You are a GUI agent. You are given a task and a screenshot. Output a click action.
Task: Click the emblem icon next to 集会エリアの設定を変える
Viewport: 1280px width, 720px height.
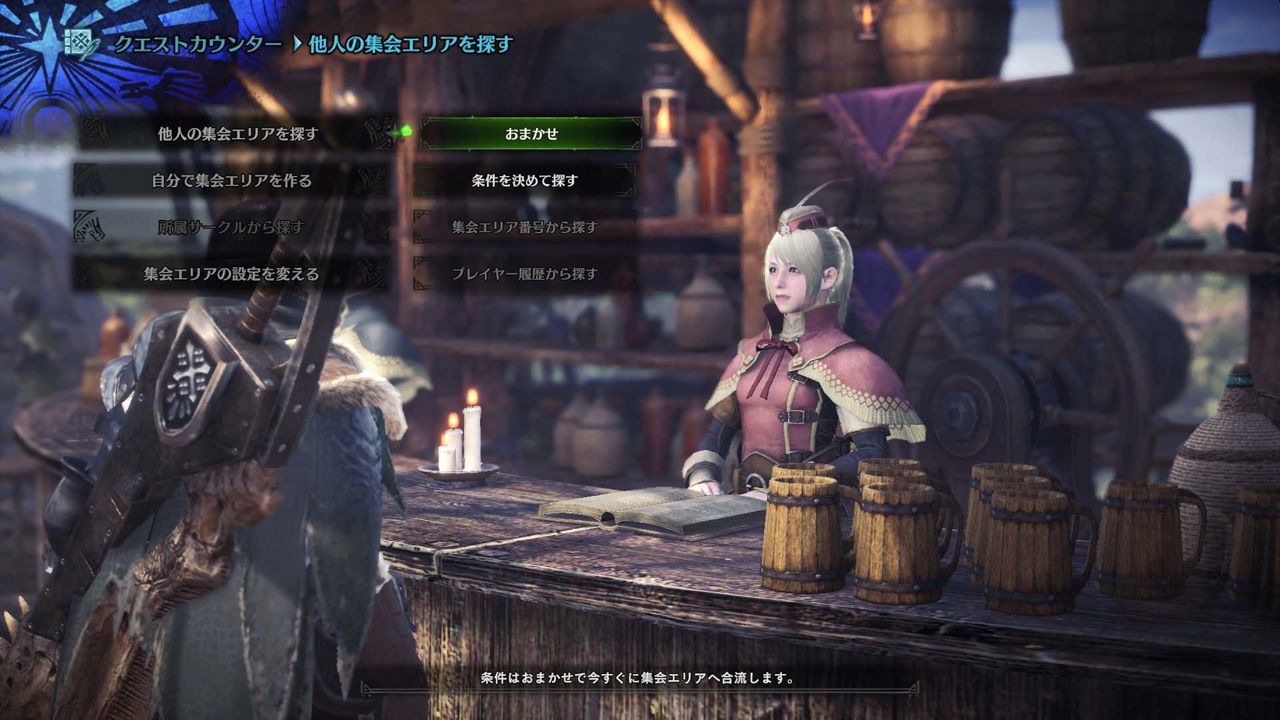click(x=88, y=271)
